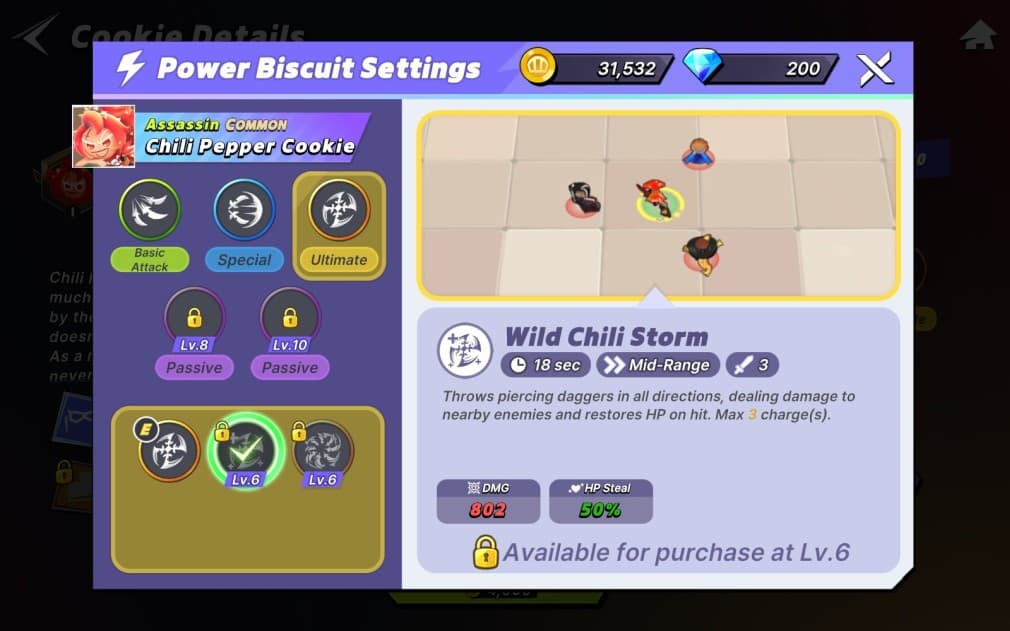Choose the unhighlighted locked Lv.6 spiral biscuit
Screen dimensions: 1010x631
click(x=322, y=449)
